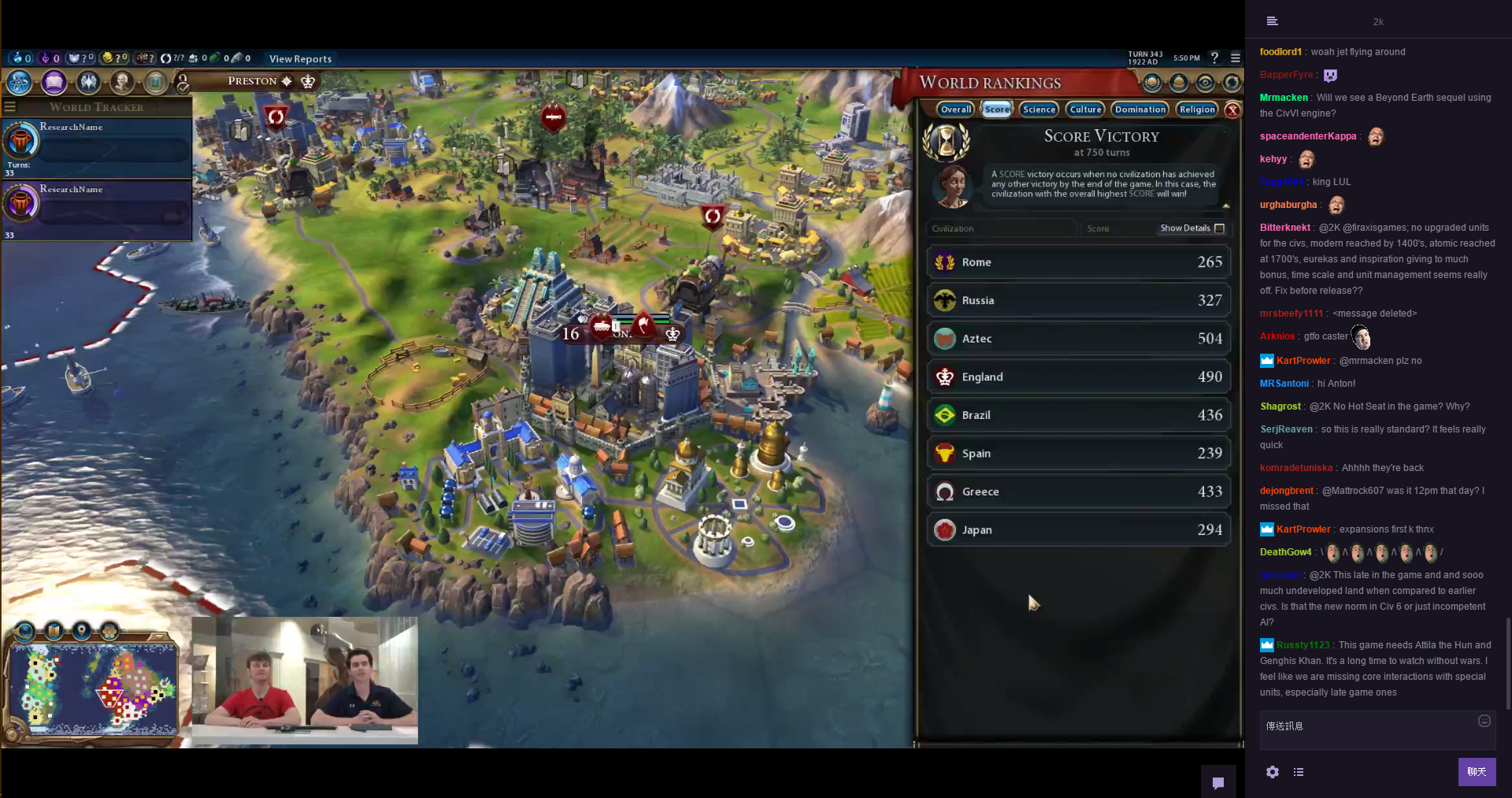Select the England row in rankings
Screen dimensions: 1512x798
(1078, 377)
